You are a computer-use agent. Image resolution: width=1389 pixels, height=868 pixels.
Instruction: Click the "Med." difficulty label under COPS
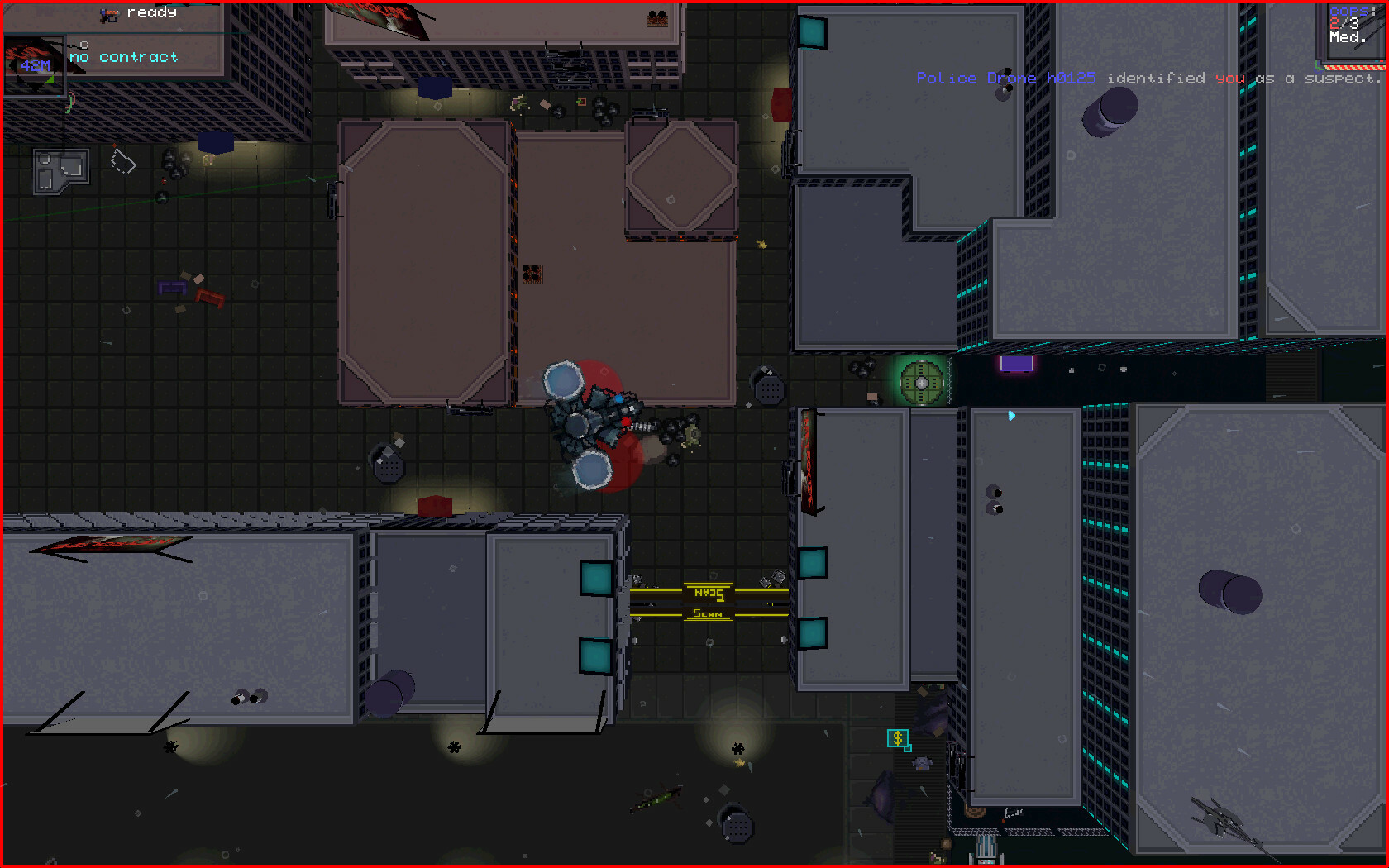1347,36
